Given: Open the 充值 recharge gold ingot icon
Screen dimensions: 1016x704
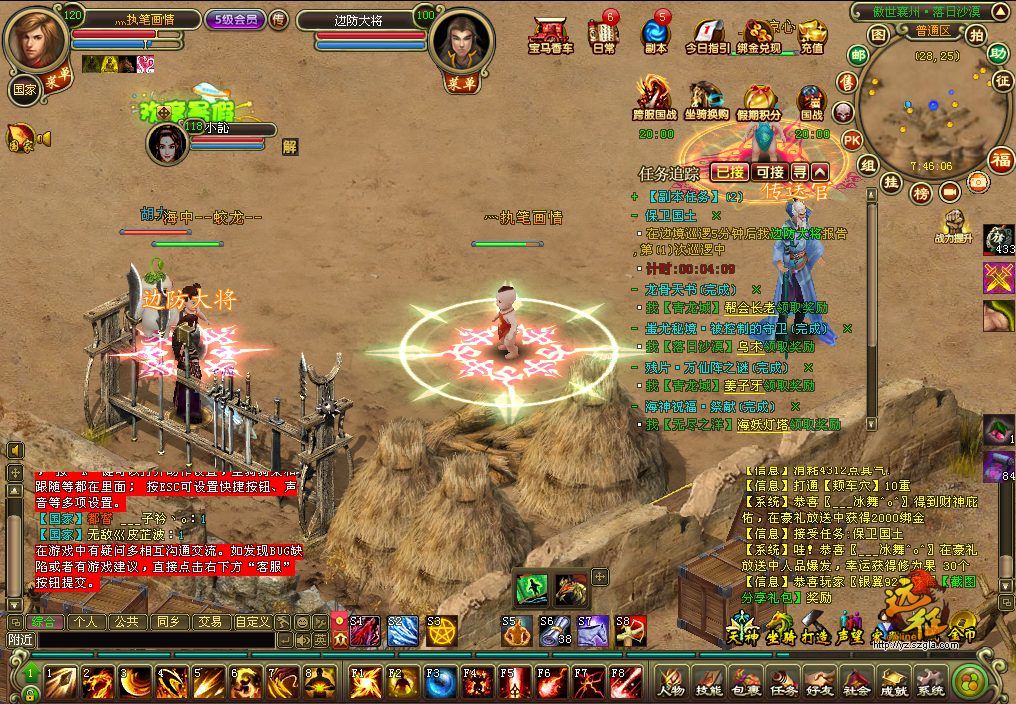Looking at the screenshot, I should point(812,35).
